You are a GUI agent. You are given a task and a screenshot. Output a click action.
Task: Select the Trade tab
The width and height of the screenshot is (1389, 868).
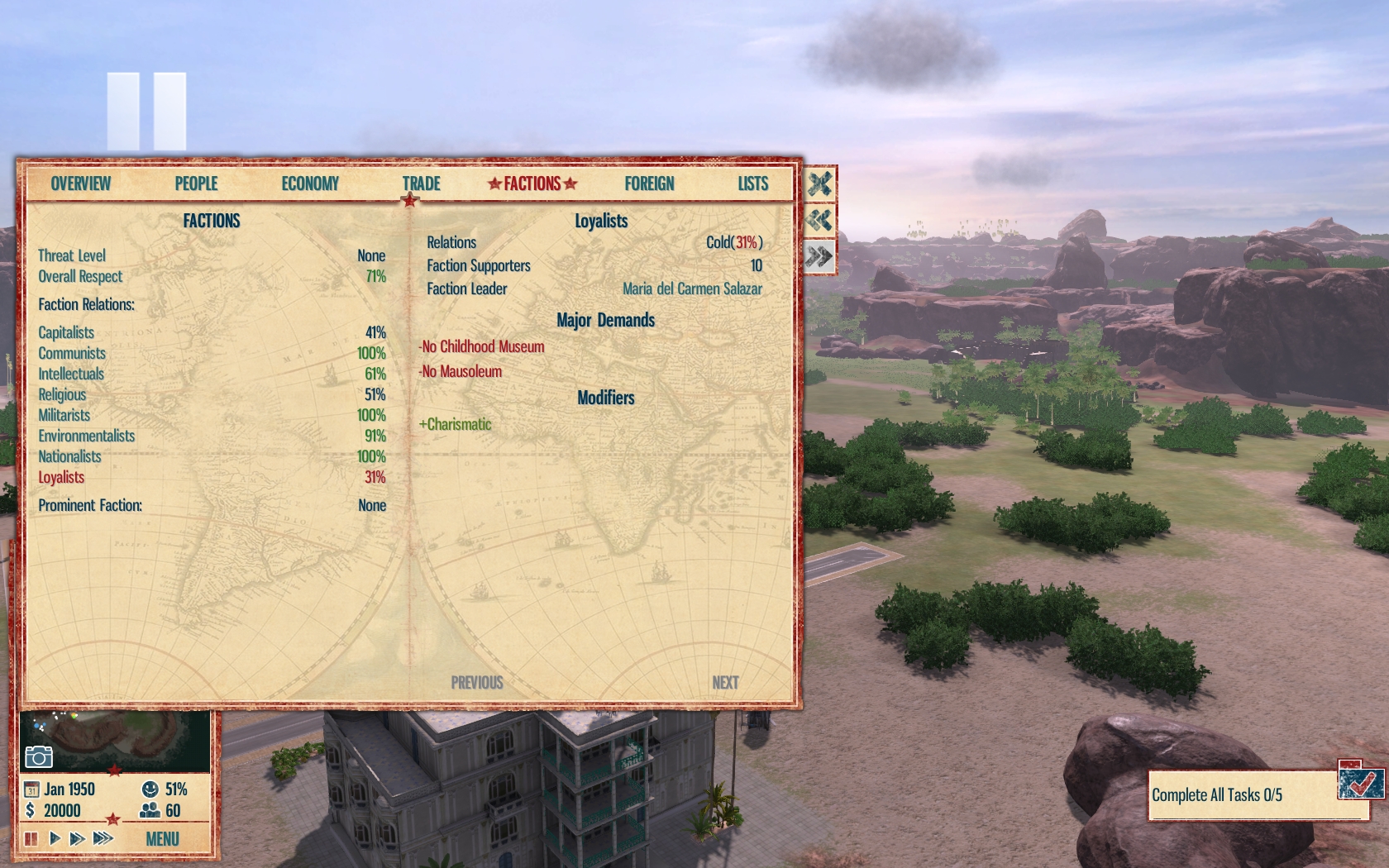421,184
